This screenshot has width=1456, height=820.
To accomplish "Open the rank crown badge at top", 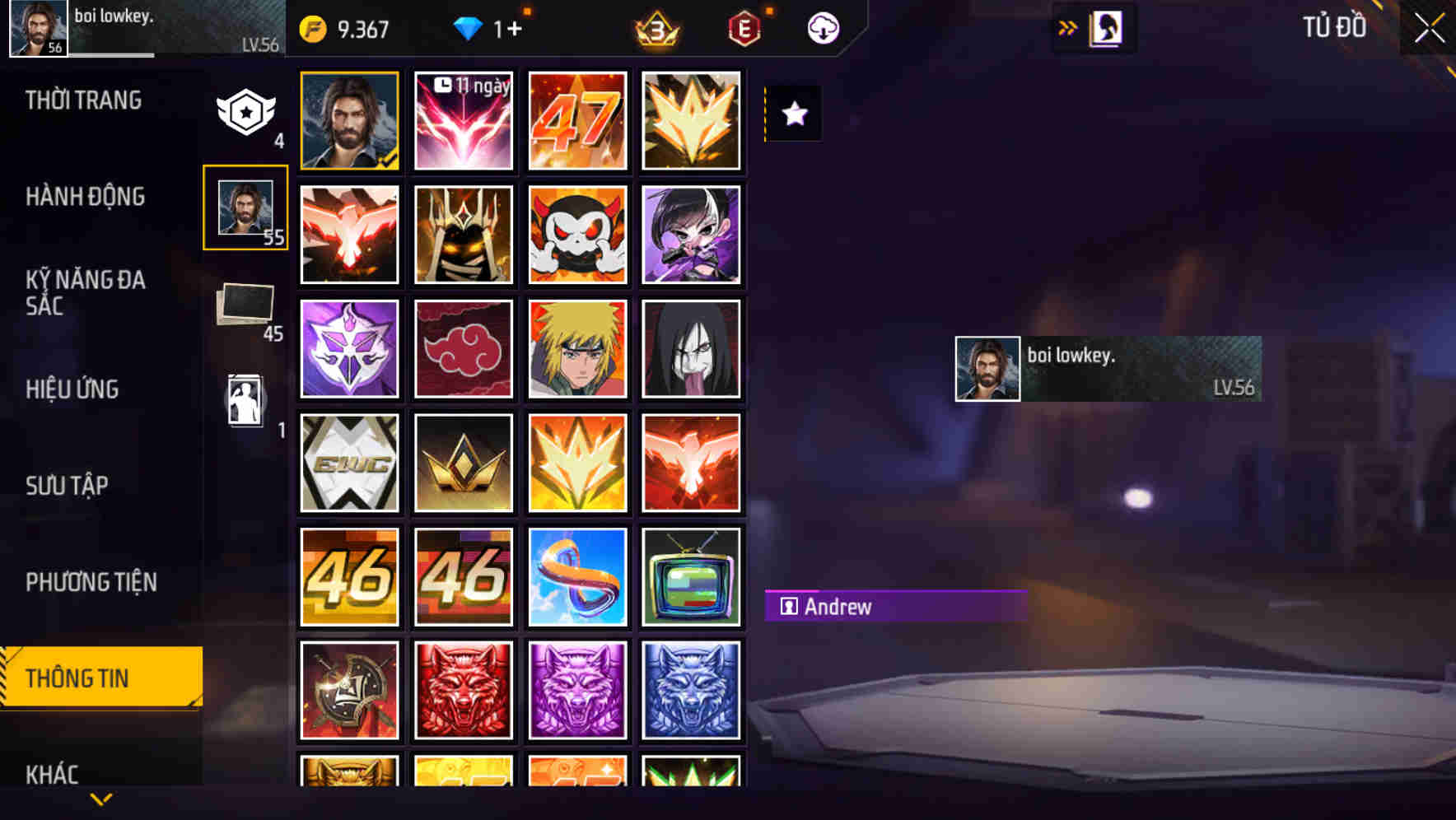I will click(657, 27).
